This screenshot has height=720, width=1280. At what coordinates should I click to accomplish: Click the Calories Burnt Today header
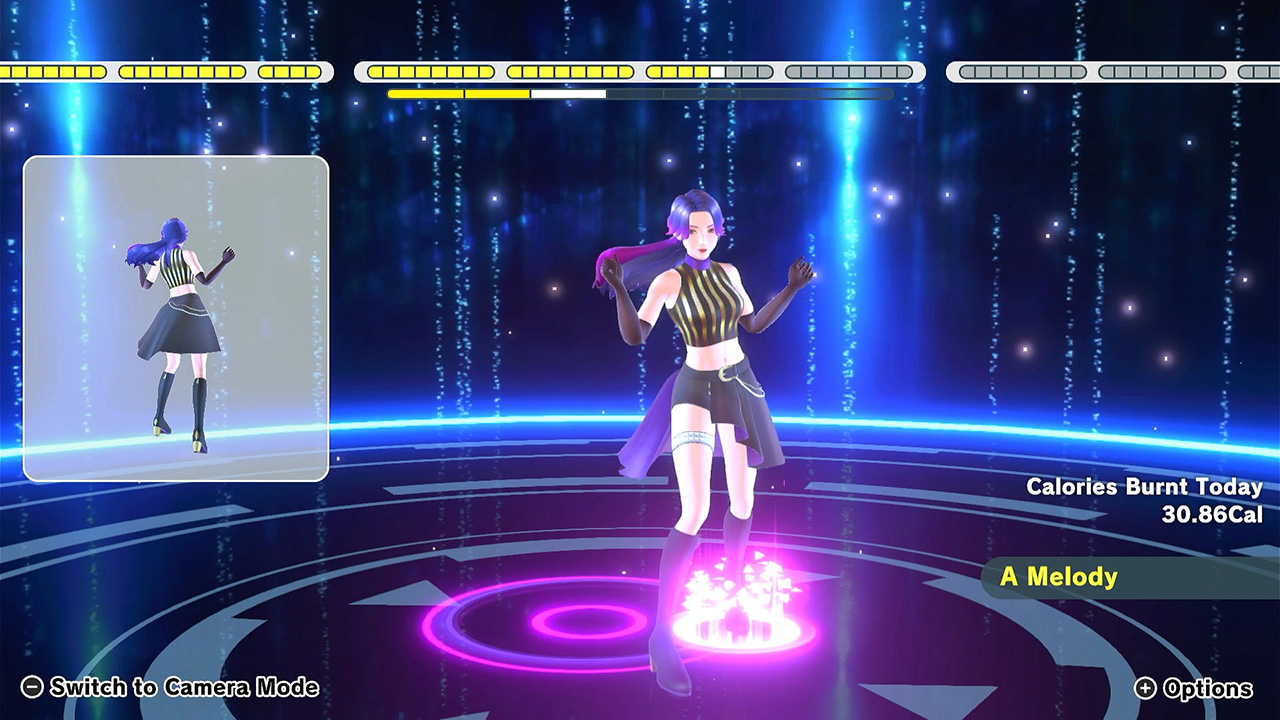[1144, 489]
